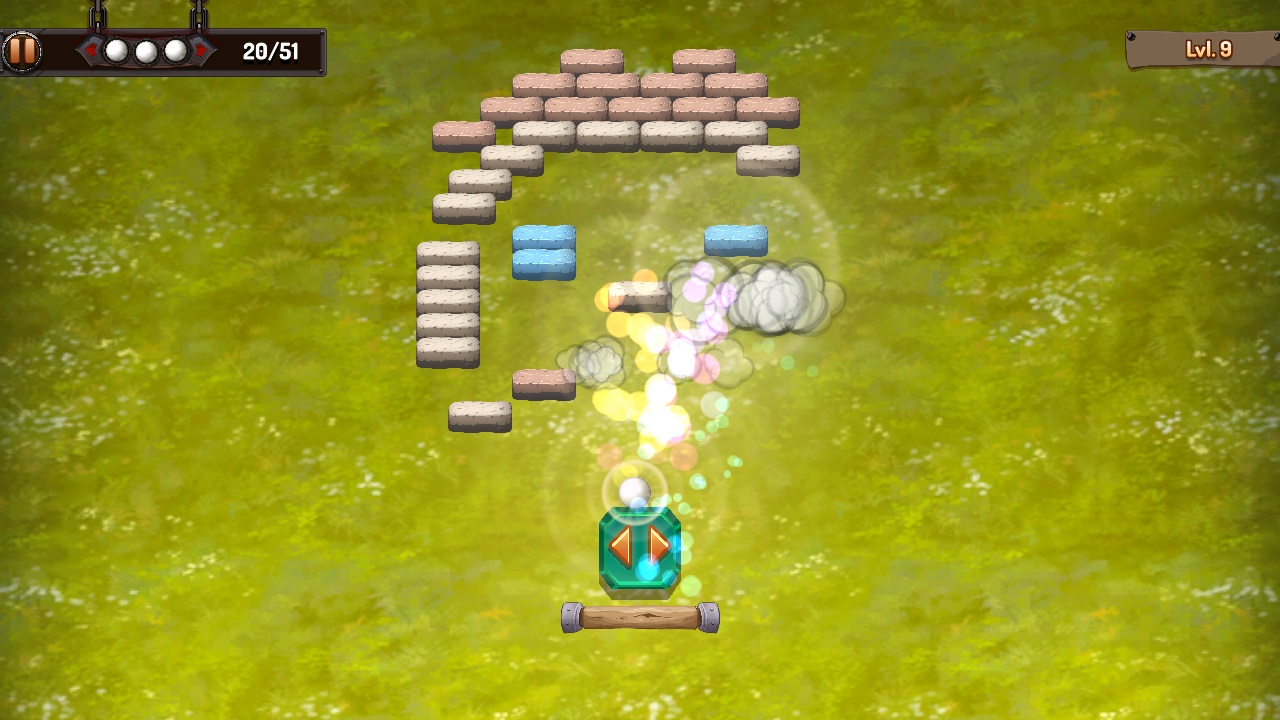The height and width of the screenshot is (720, 1280).
Task: Click the lowest white brick on the left
Action: [482, 415]
